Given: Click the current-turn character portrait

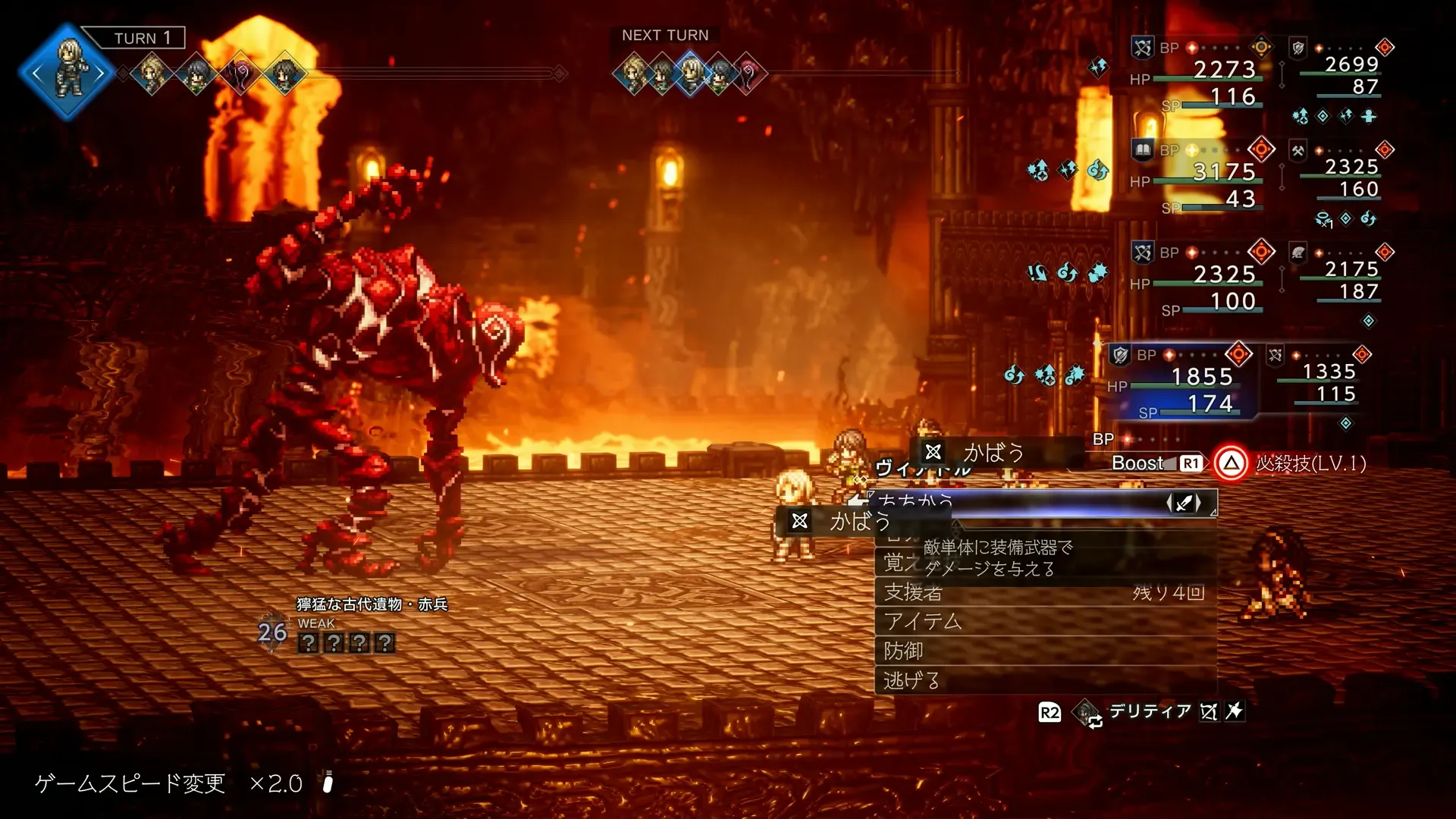Looking at the screenshot, I should coord(69,73).
